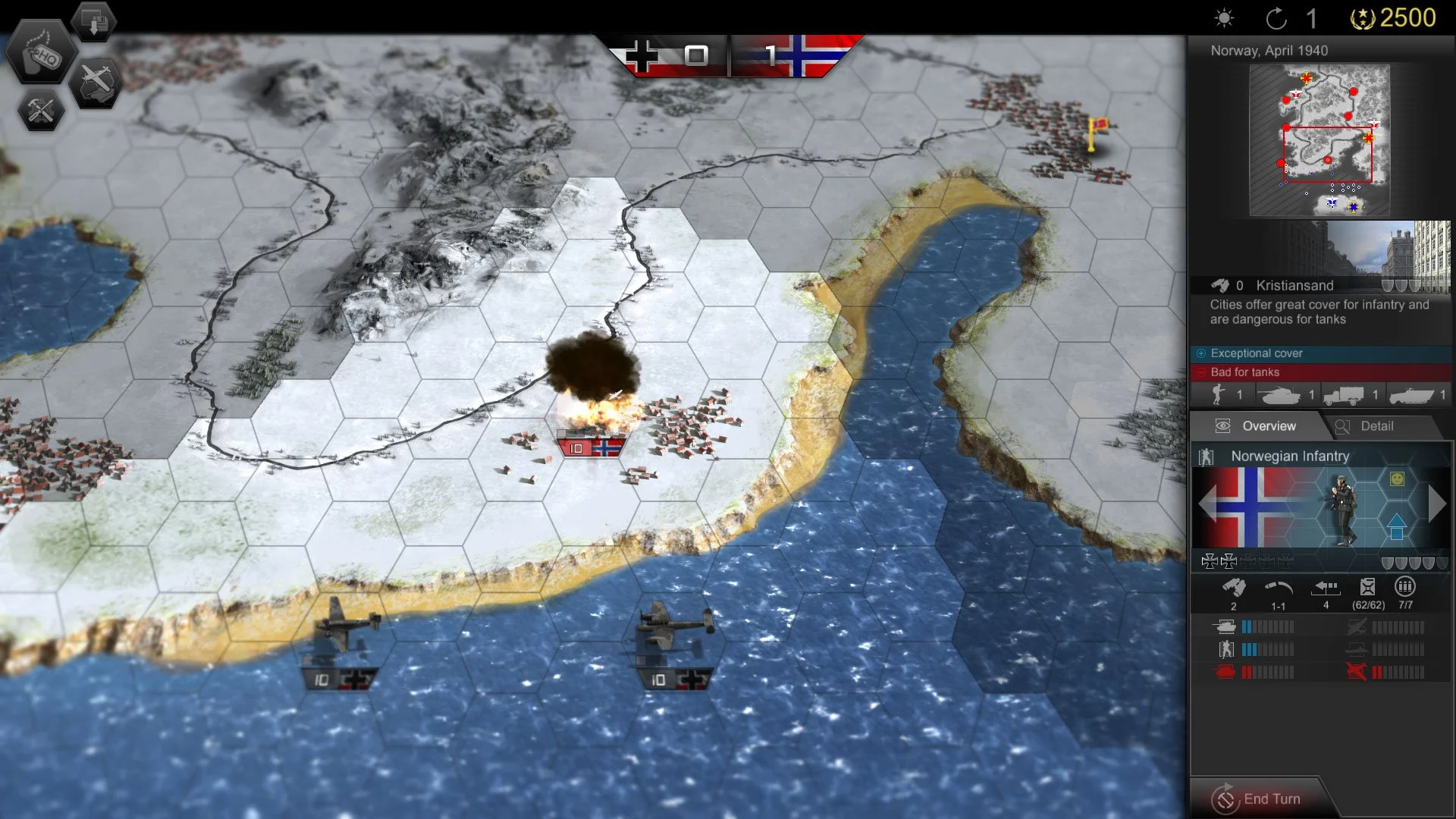
Task: Click the day/night brightness icon
Action: 1223,19
